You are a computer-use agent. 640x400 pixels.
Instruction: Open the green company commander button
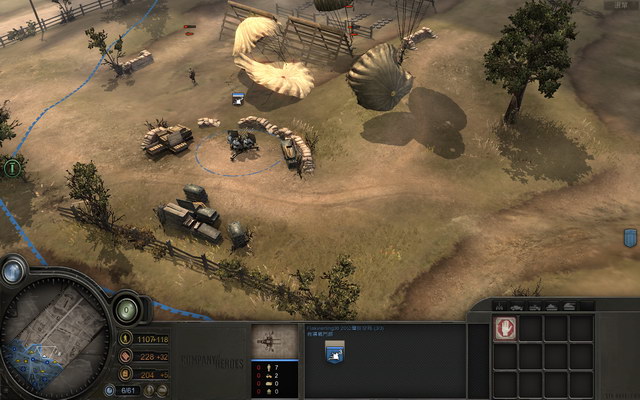click(x=127, y=309)
